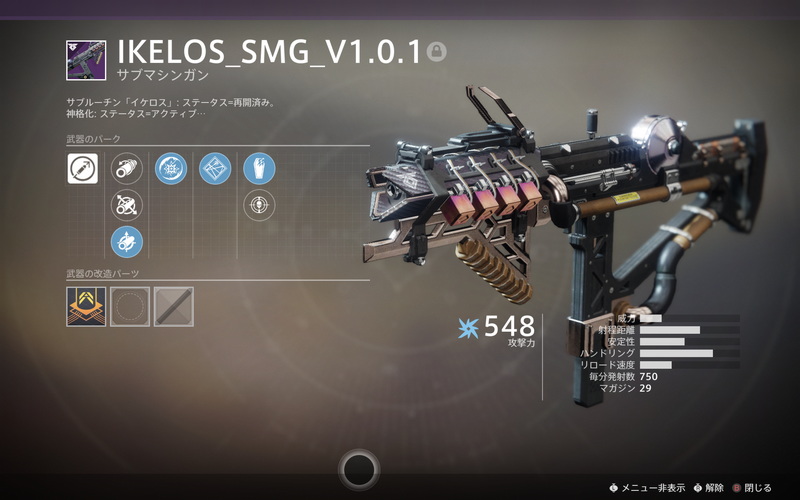Choose the unselected top barrel perk
Screen dimensions: 800x500
coord(126,169)
